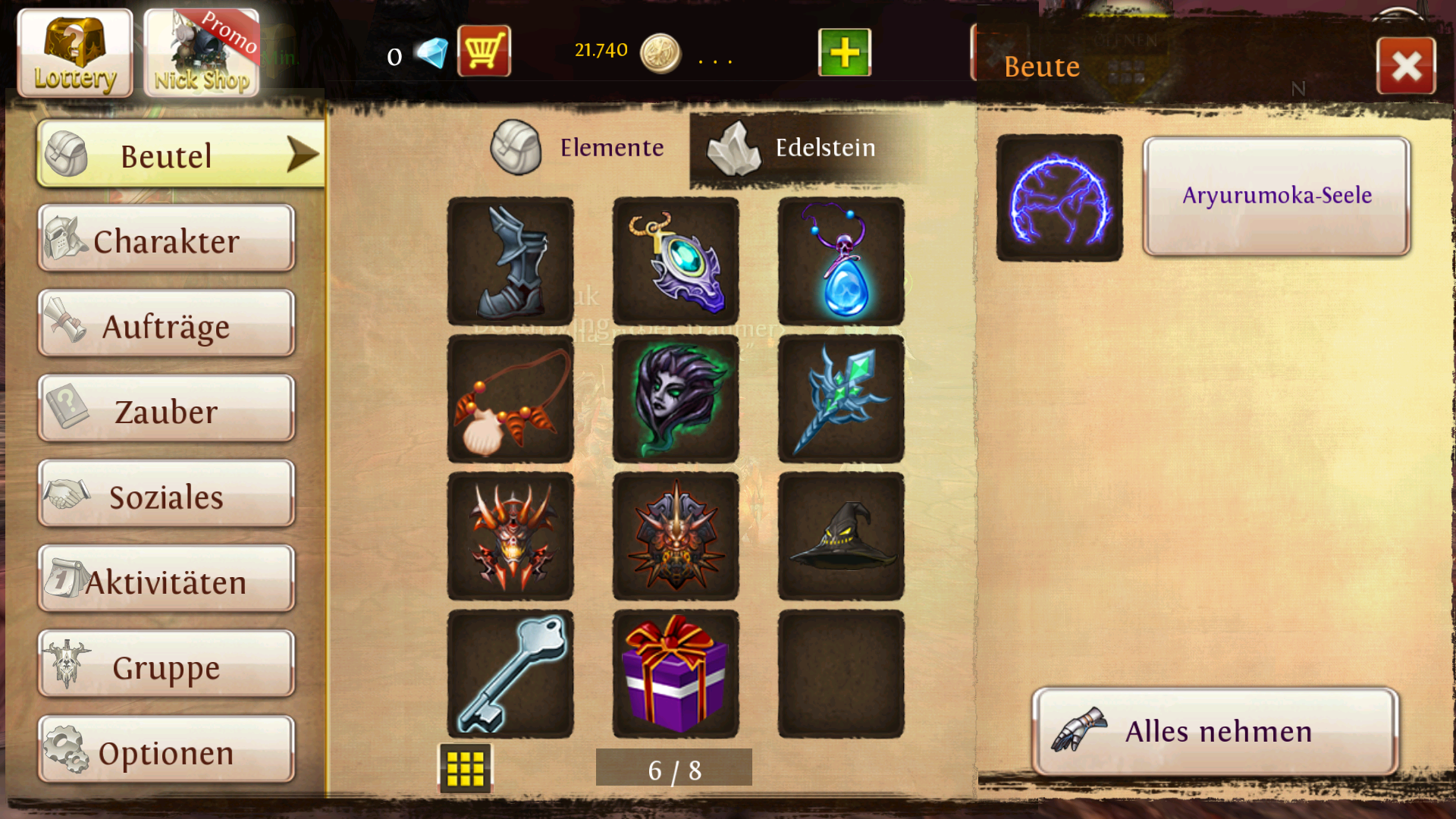Viewport: 1456px width, 819px height.
Task: Select the silver key item slot
Action: pos(510,674)
